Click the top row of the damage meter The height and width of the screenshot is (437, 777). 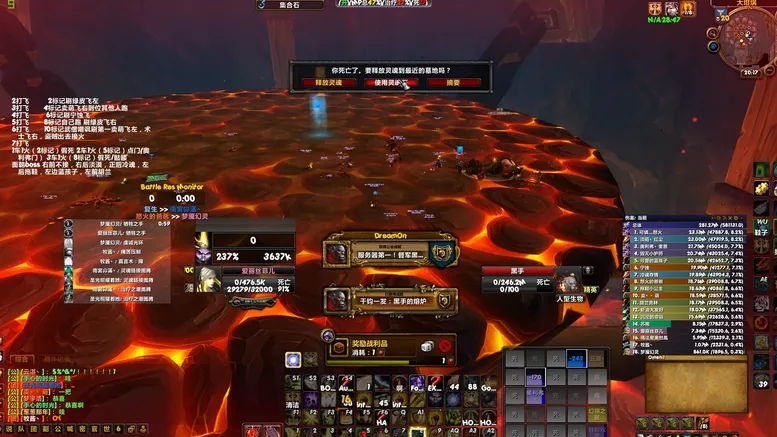[692, 225]
